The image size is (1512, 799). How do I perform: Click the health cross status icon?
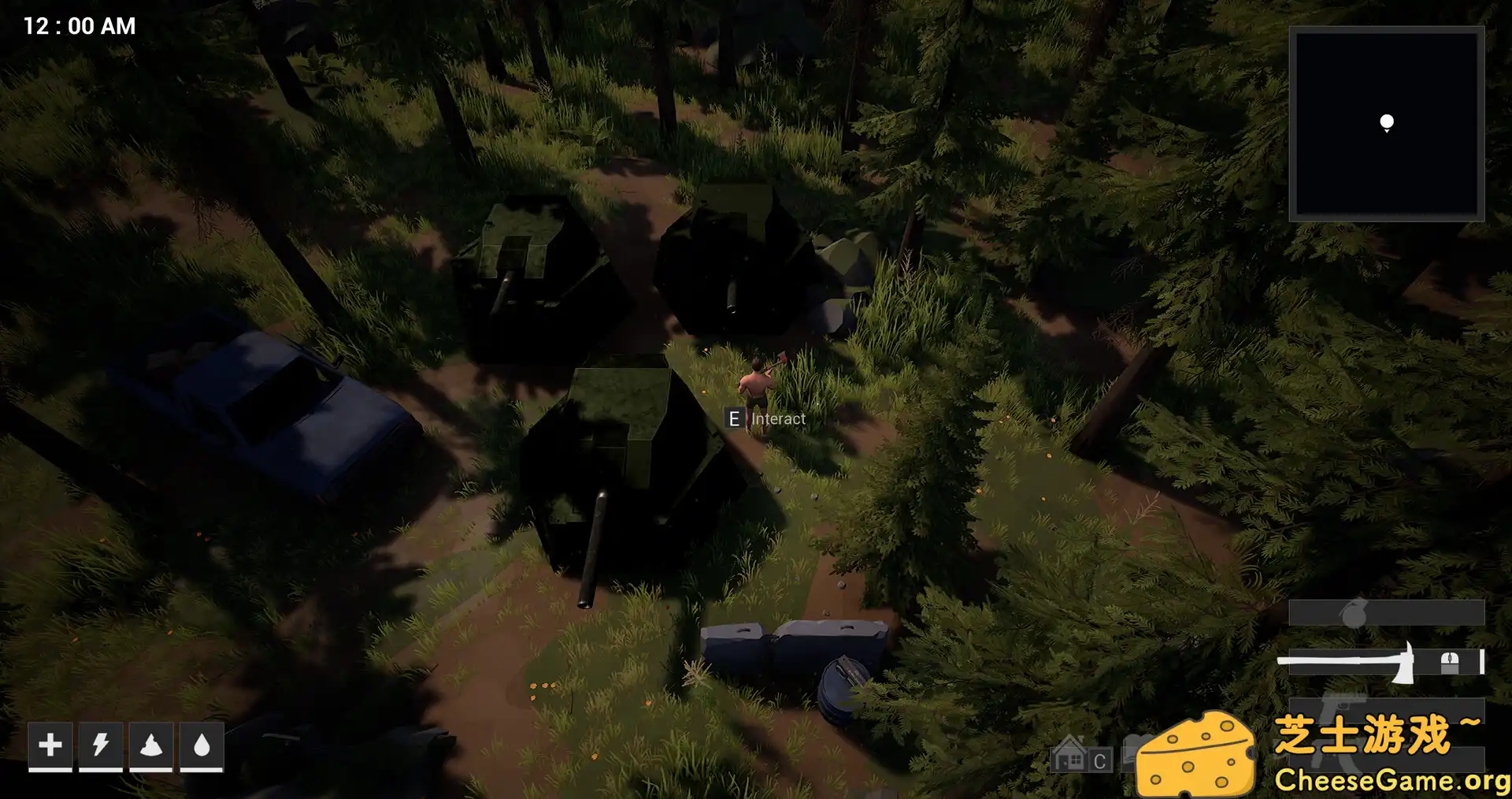click(x=50, y=745)
